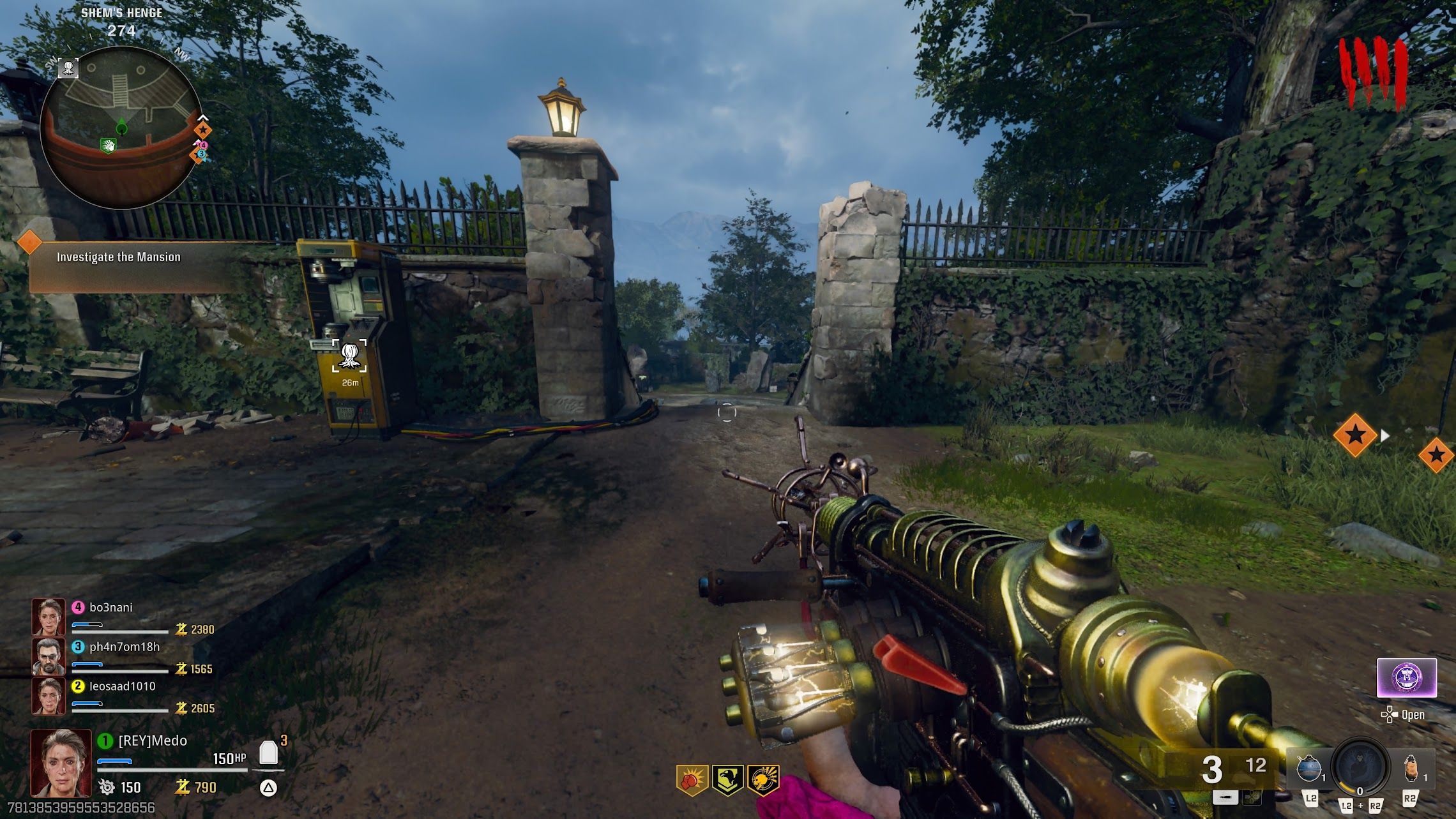Screen dimensions: 1456x819
Task: Open bo3nani's player entry in the squad list
Action: (x=110, y=608)
